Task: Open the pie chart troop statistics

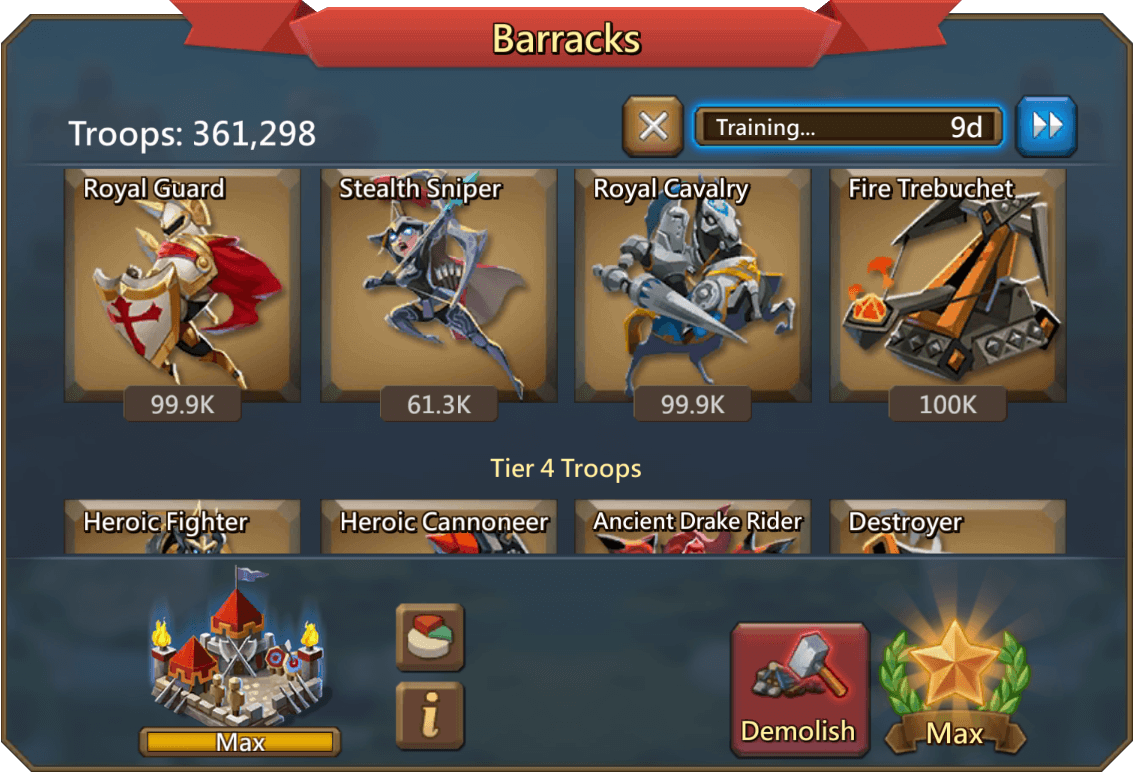Action: pos(430,637)
